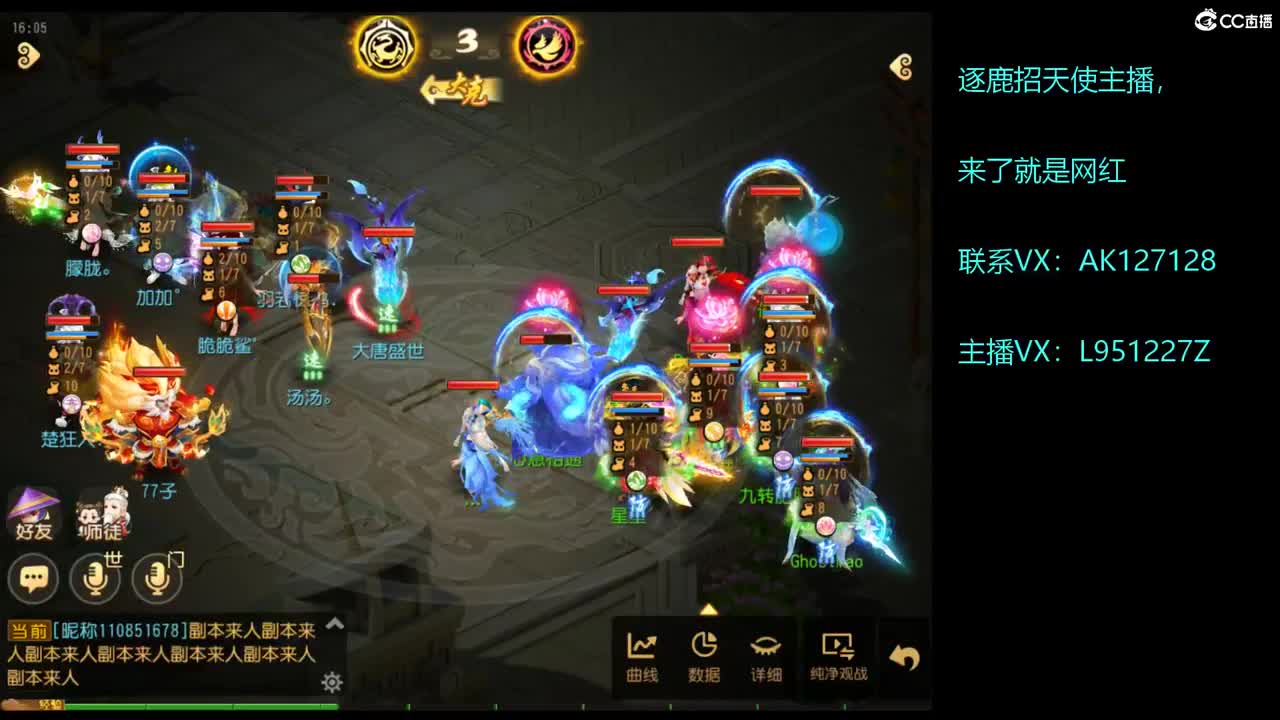The image size is (1280, 720).
Task: Toggle the 世 world-channel microphone
Action: tap(96, 579)
